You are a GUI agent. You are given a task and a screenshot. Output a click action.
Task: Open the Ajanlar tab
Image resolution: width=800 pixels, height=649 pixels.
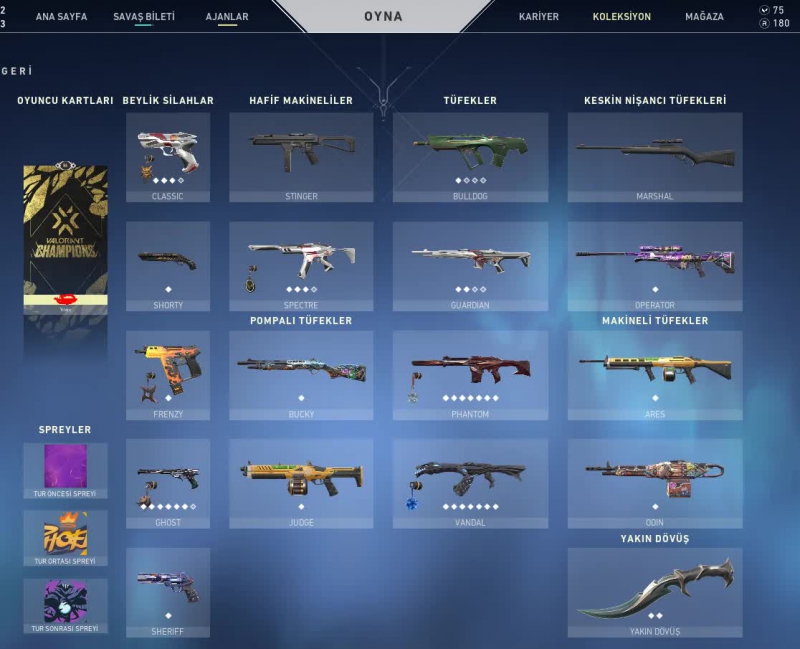[x=227, y=17]
